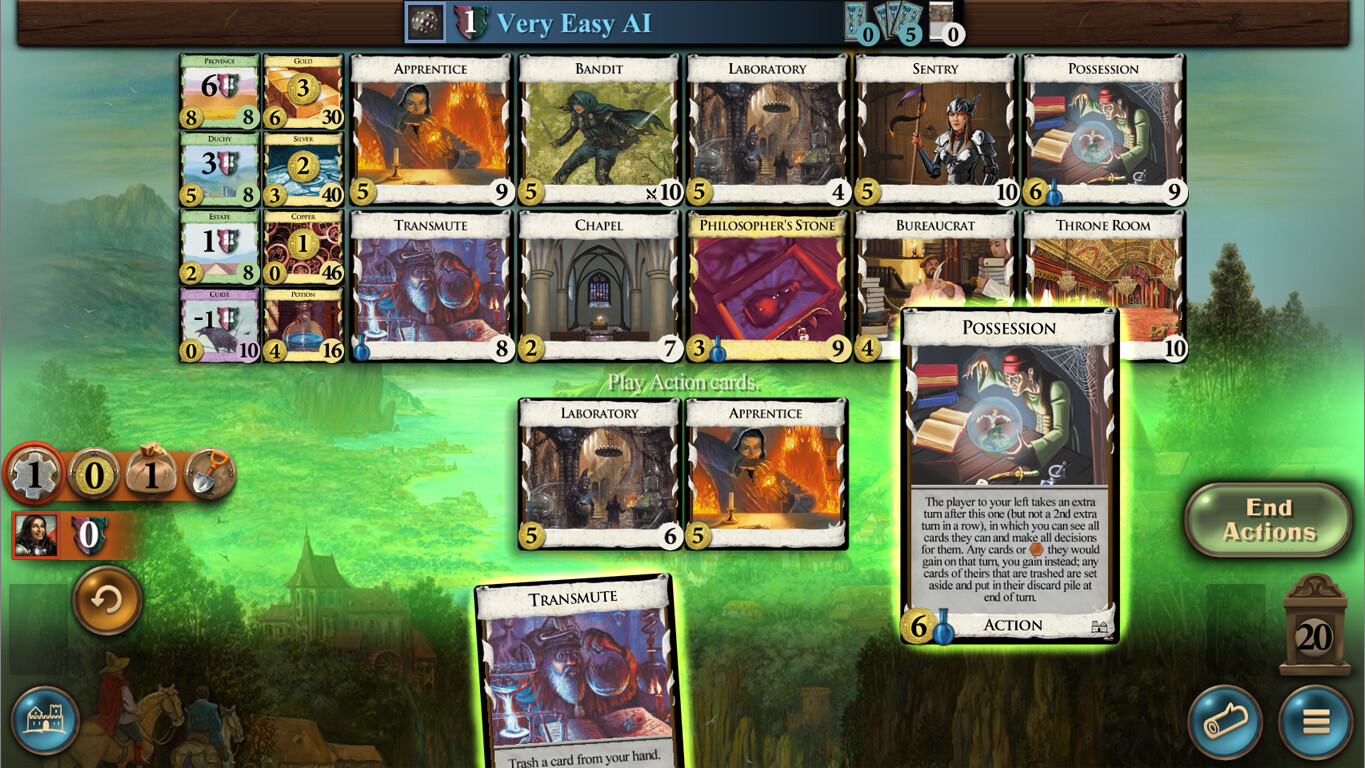Viewport: 1365px width, 768px height.
Task: Play the Laboratory card from your hand
Action: click(599, 470)
